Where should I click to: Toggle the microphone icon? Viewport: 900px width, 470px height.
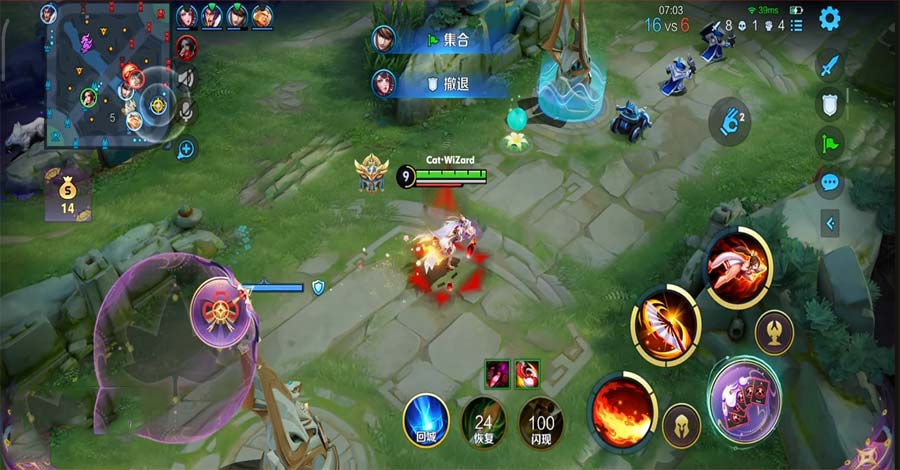[186, 112]
